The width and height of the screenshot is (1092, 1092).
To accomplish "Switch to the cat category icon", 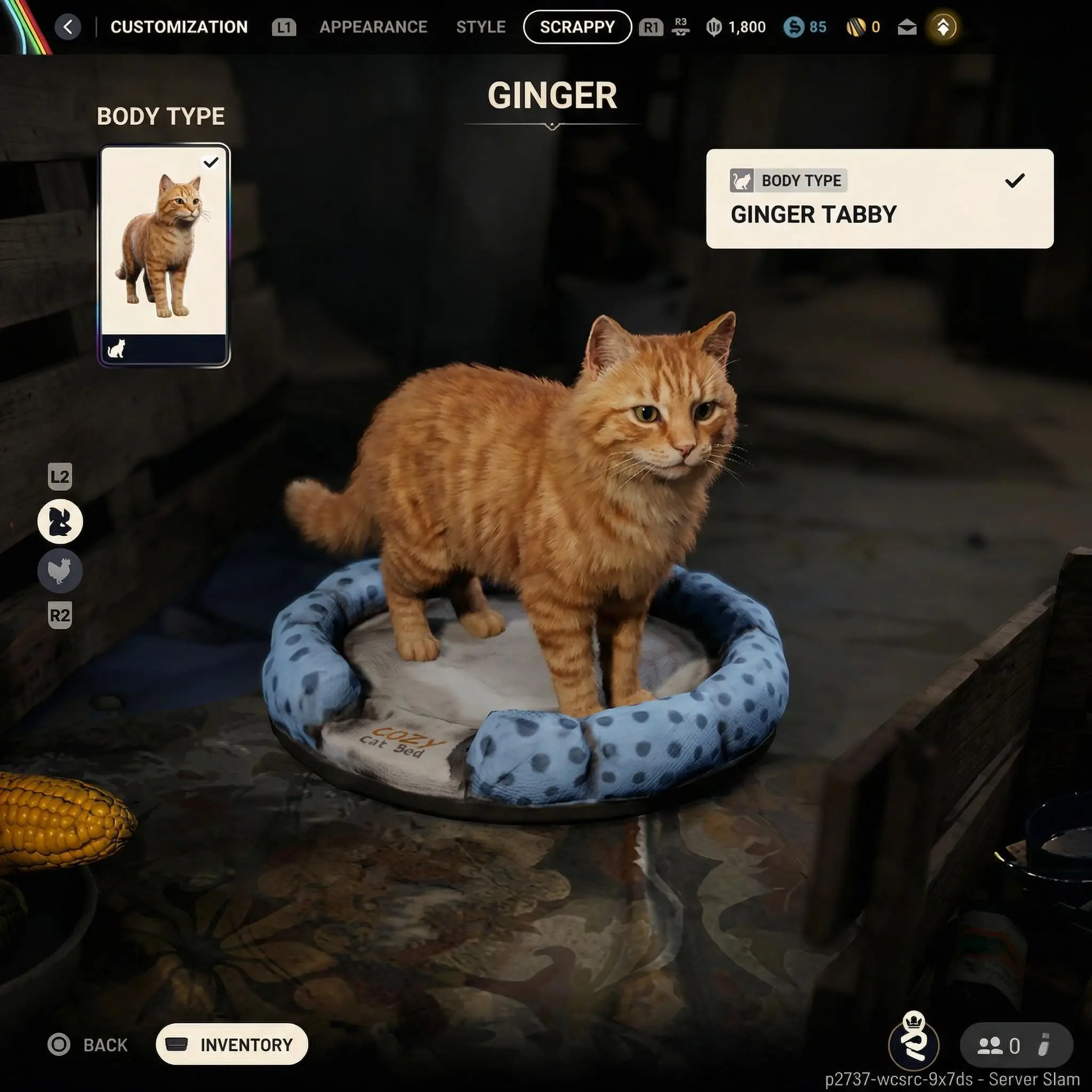I will pyautogui.click(x=60, y=521).
